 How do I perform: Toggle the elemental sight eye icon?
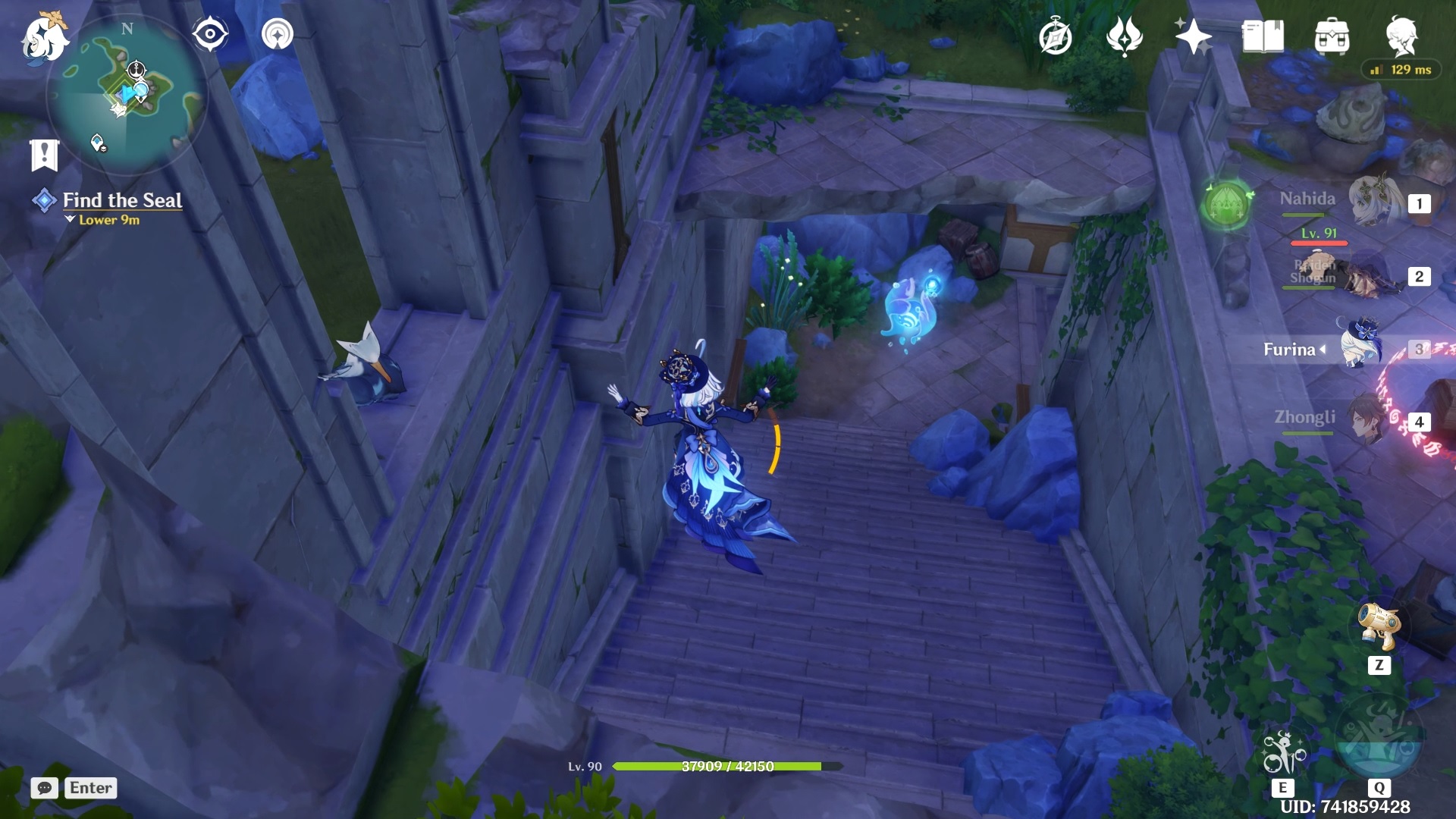click(x=210, y=34)
